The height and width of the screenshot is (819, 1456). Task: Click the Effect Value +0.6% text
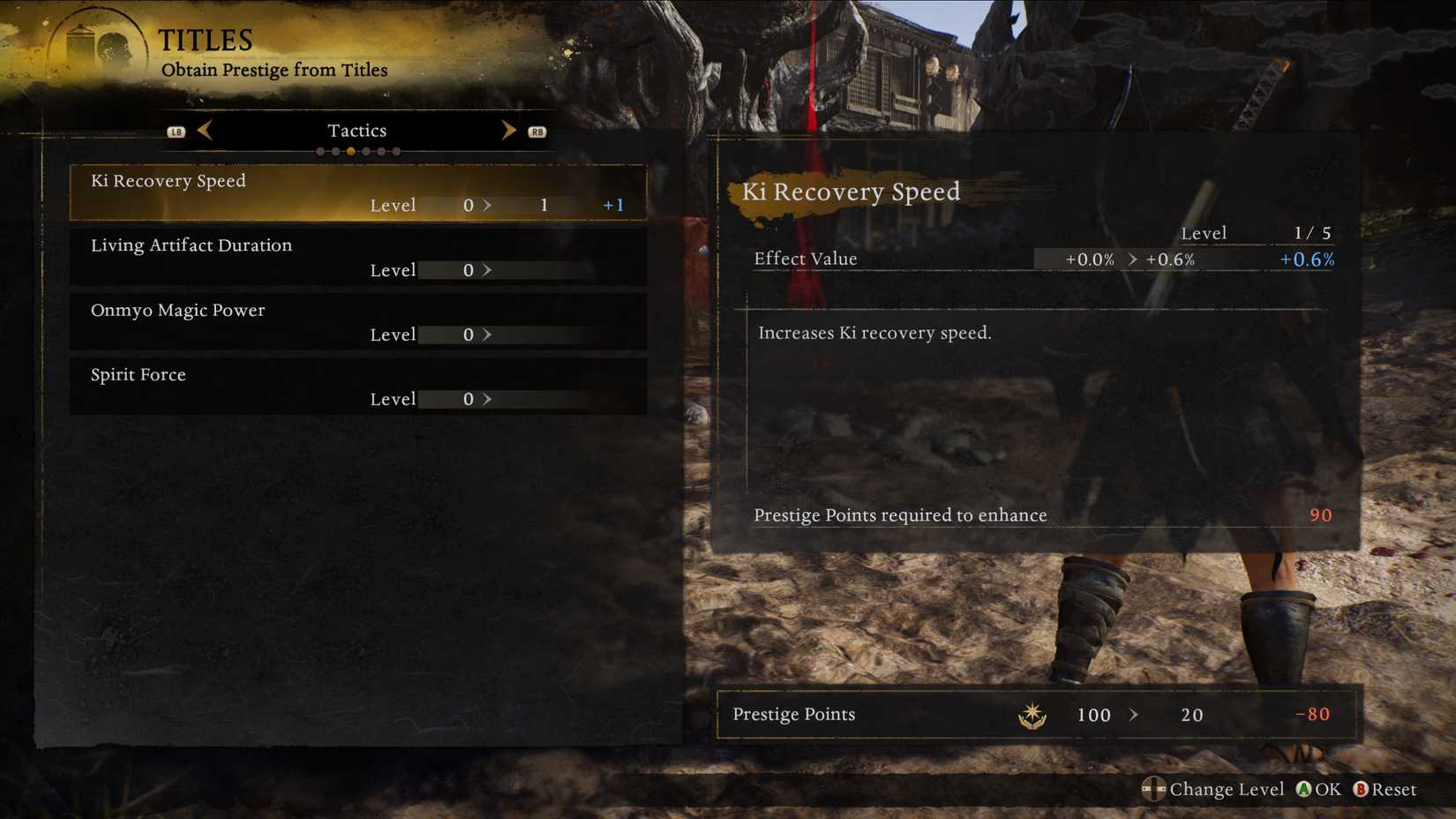tap(1305, 259)
